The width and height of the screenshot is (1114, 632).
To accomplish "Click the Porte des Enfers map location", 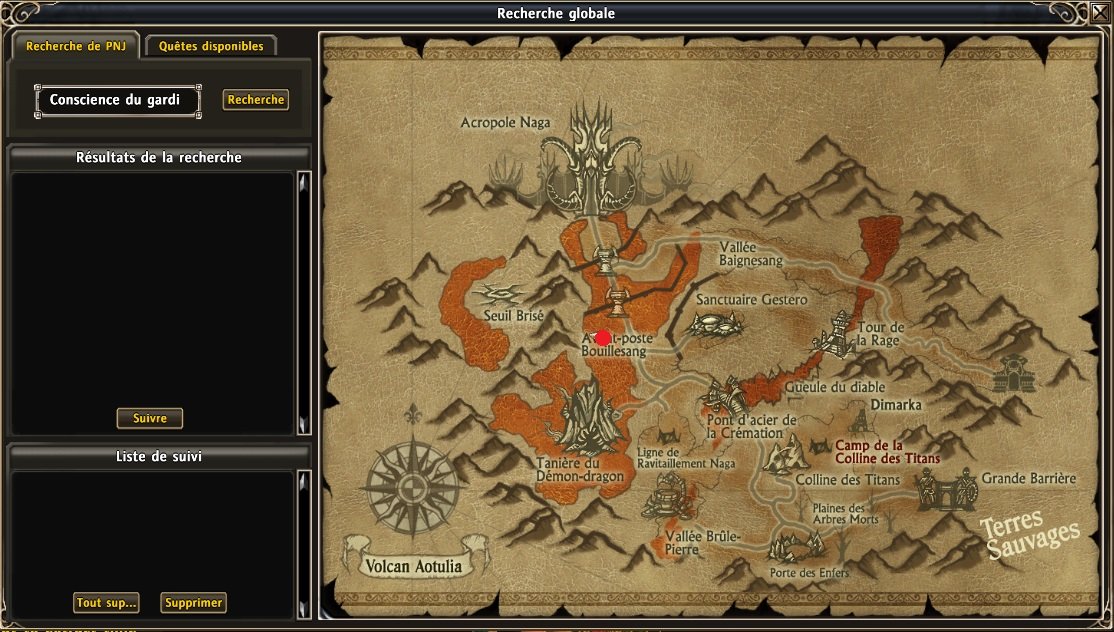I will click(x=795, y=548).
